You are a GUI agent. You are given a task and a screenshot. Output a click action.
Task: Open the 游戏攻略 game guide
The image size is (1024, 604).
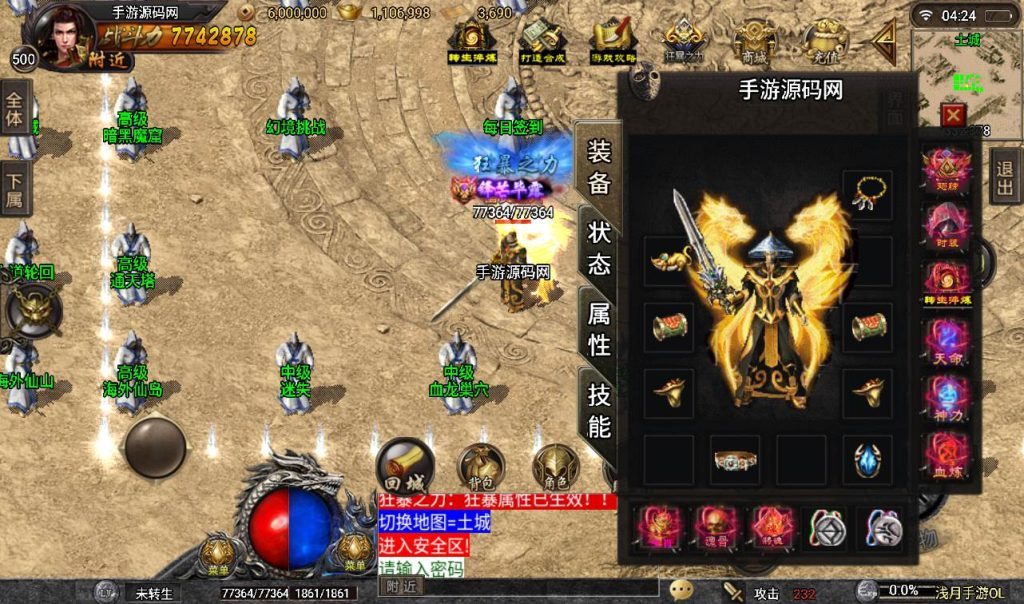tap(612, 42)
